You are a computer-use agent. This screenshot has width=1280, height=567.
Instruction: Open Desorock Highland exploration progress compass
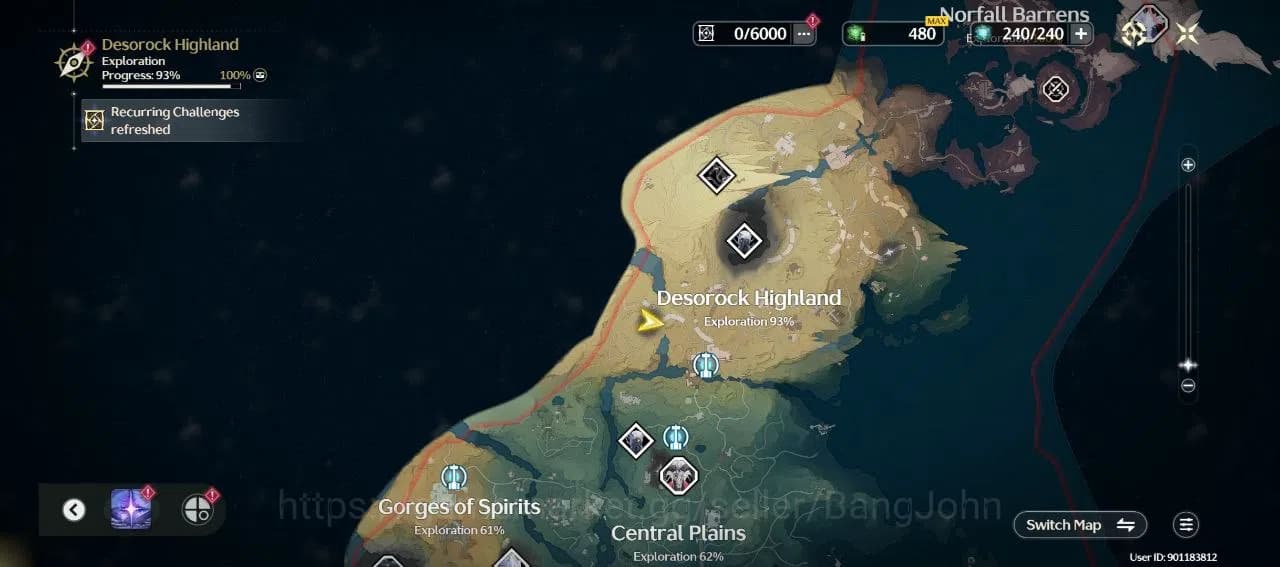pos(74,62)
